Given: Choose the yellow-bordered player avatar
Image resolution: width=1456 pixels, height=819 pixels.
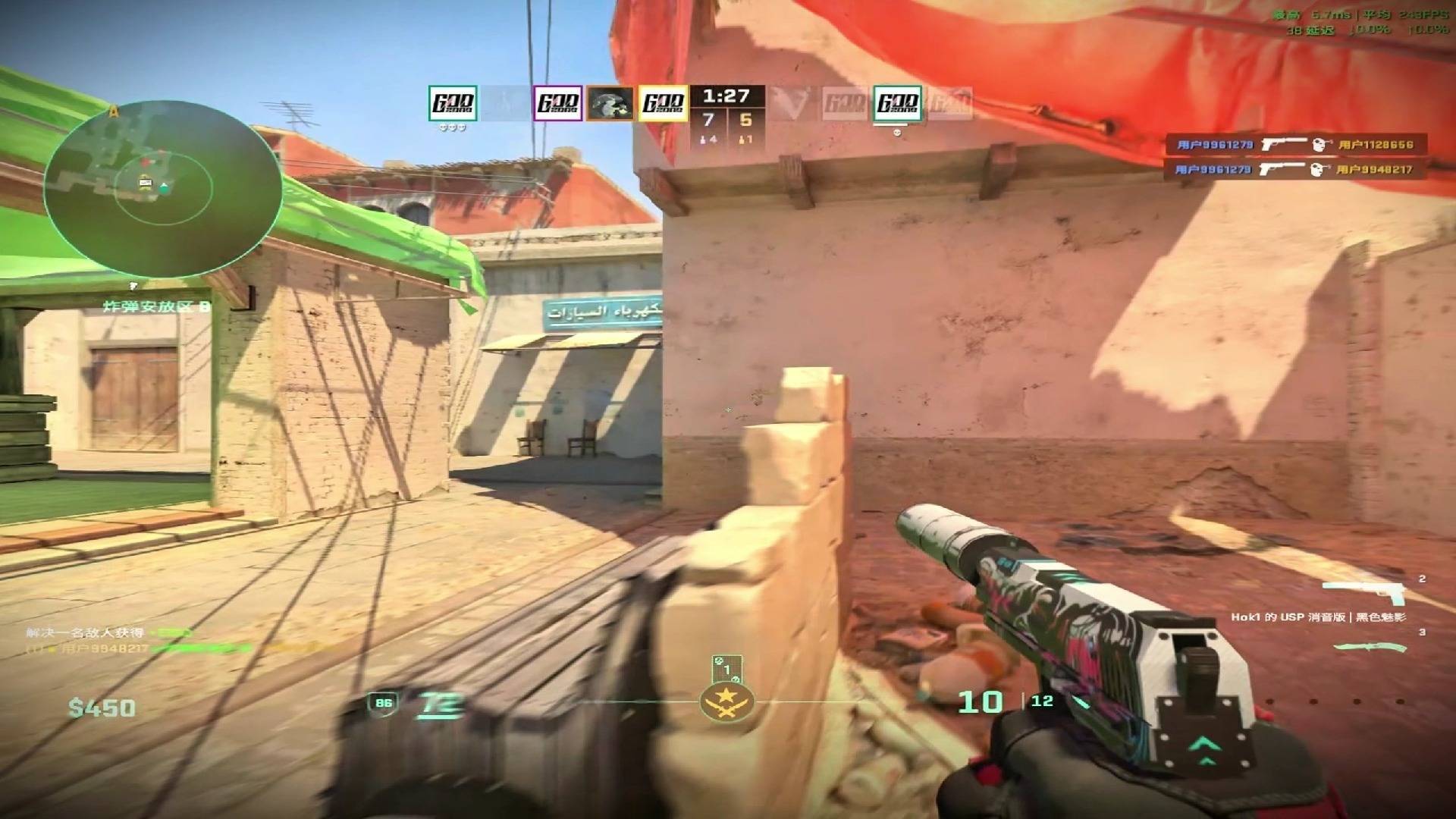Looking at the screenshot, I should pos(663,103).
